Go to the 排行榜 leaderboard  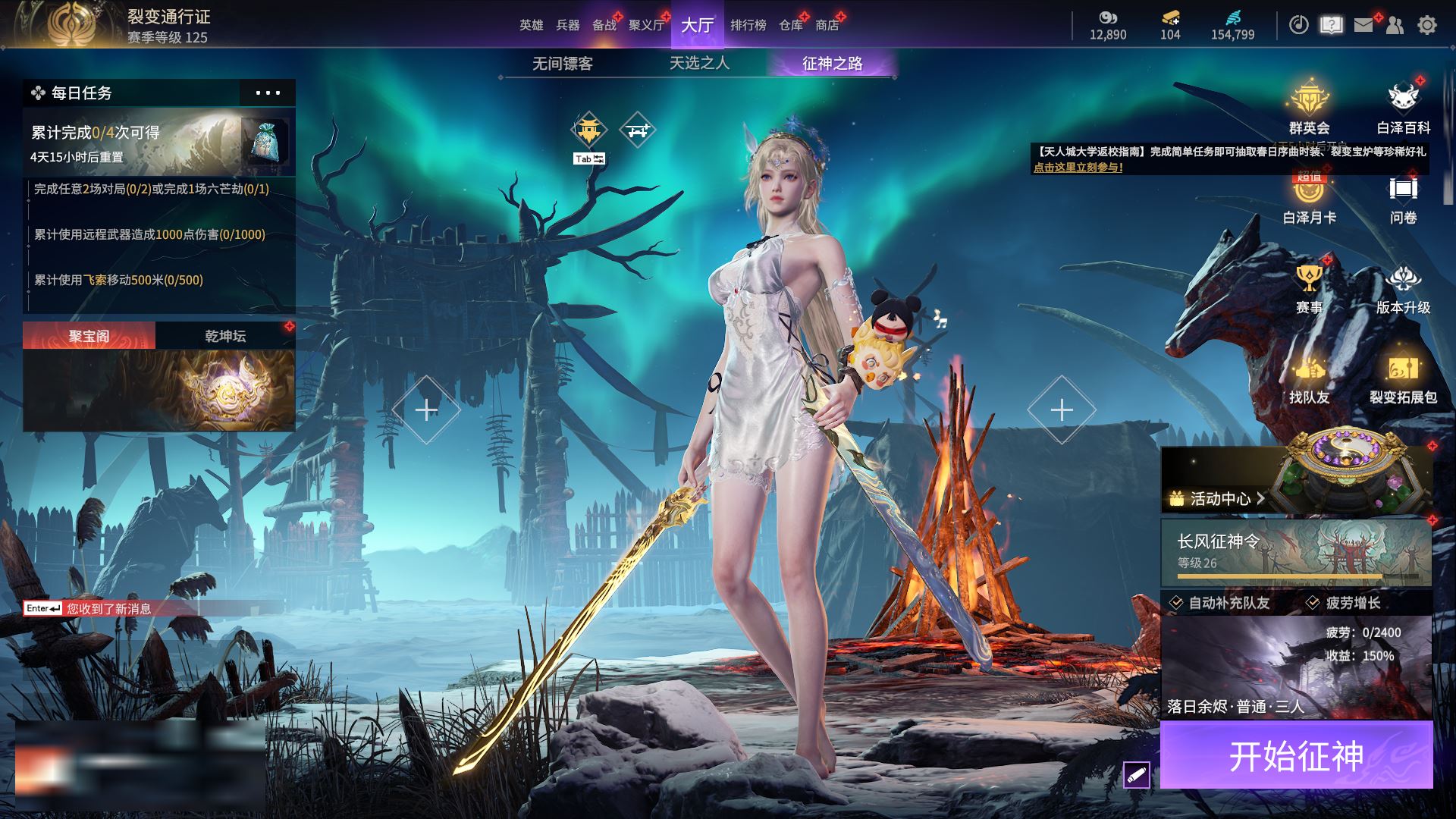[748, 25]
